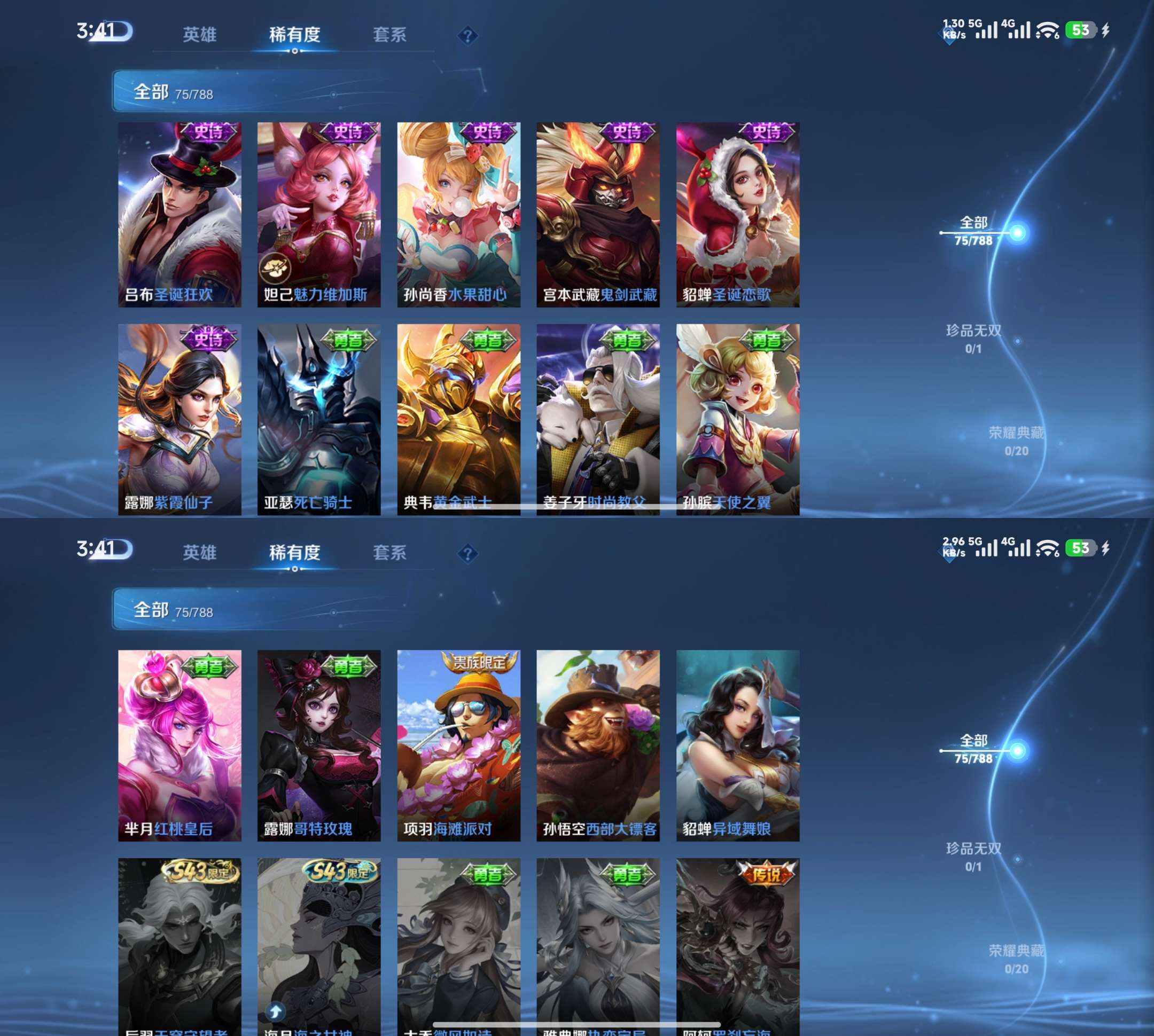Open the 露娜 紫霞仙子 skin card
This screenshot has height=1036, width=1154.
(180, 419)
